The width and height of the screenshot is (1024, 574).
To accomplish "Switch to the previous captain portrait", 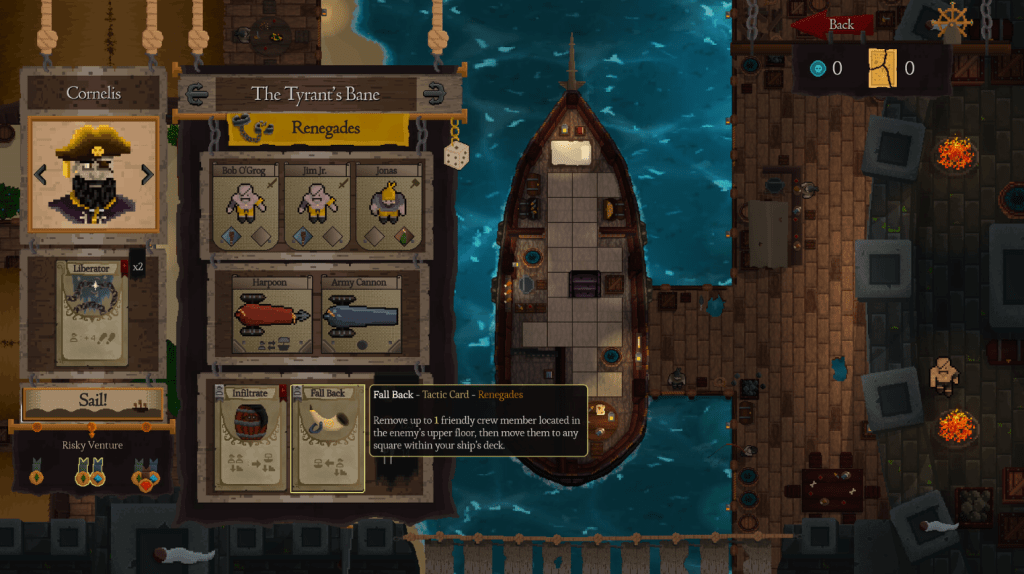I will pyautogui.click(x=41, y=175).
